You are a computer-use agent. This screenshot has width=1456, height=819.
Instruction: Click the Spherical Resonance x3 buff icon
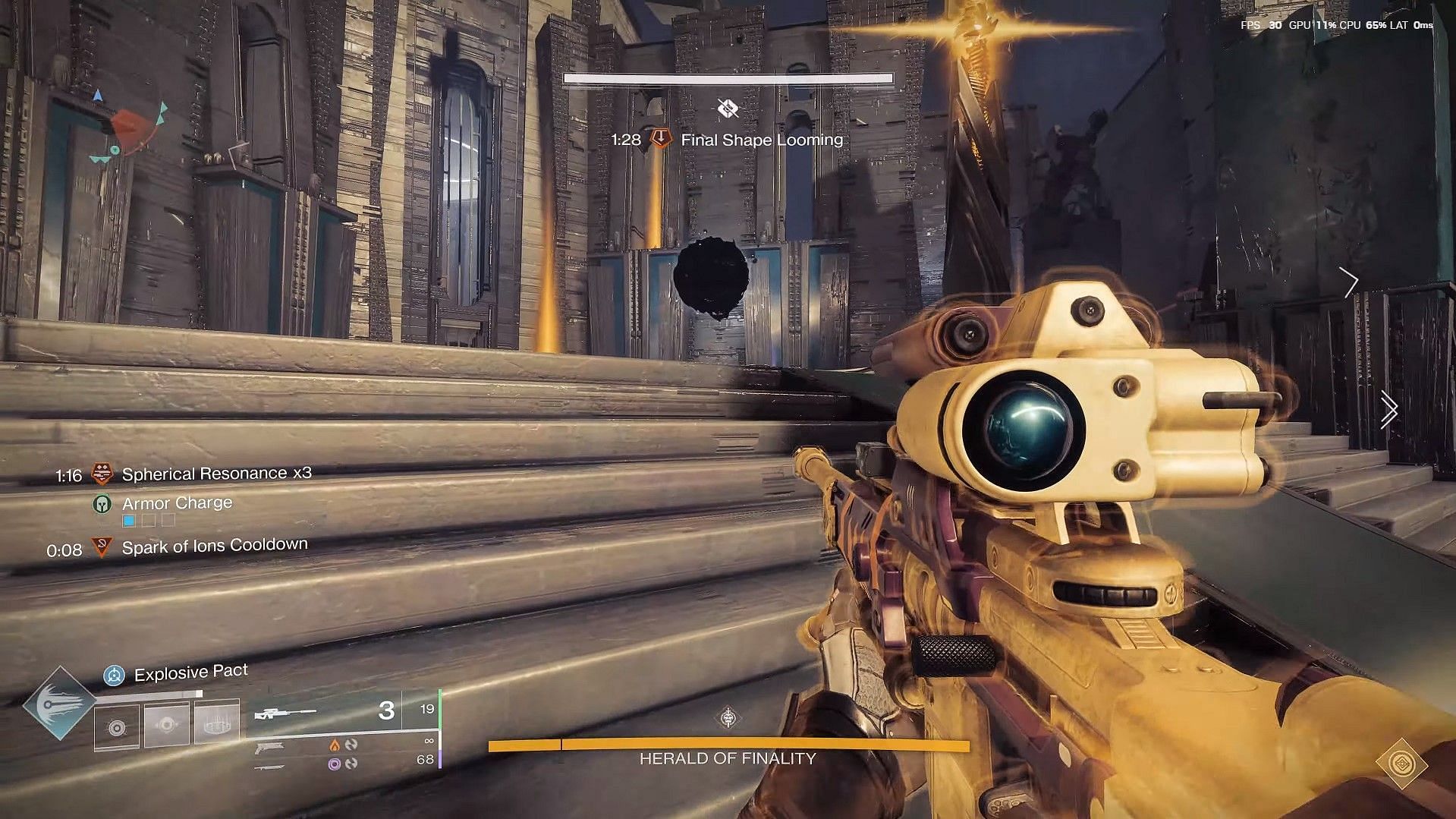pos(102,474)
